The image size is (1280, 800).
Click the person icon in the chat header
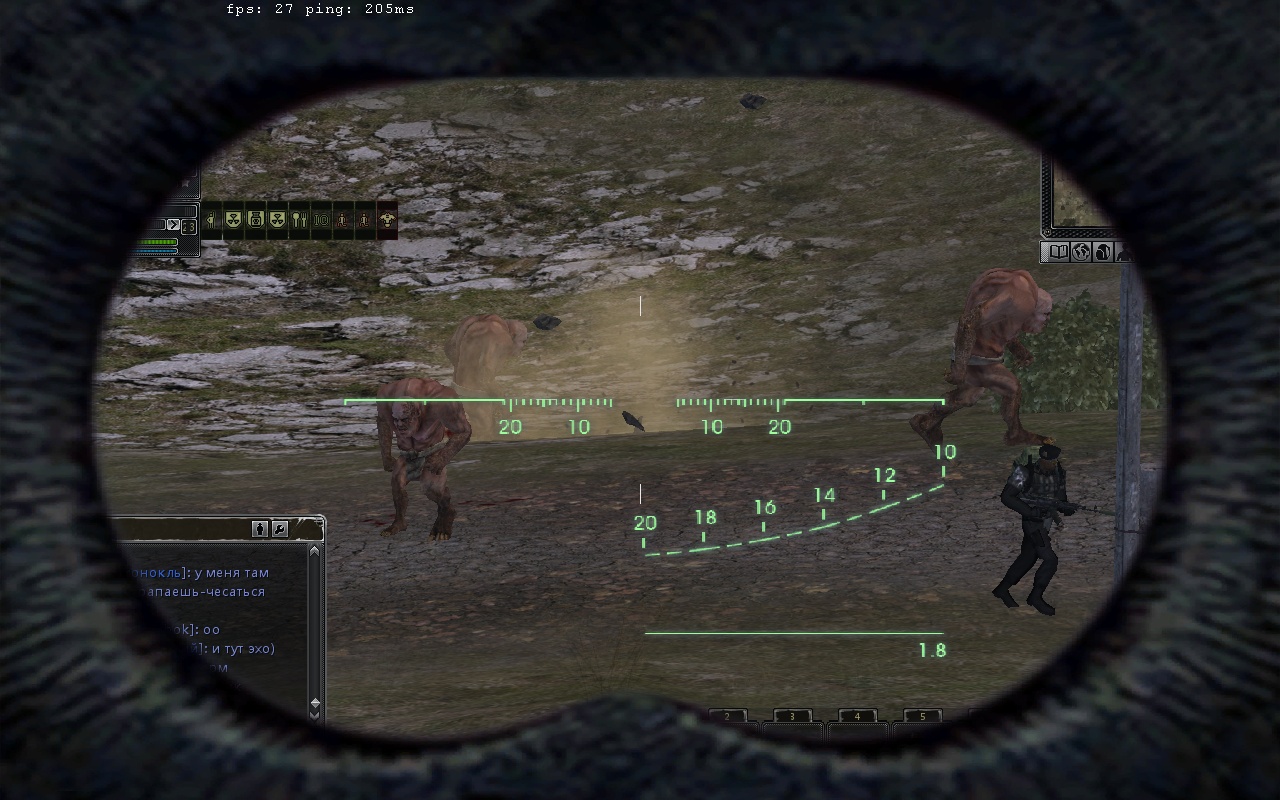point(260,529)
